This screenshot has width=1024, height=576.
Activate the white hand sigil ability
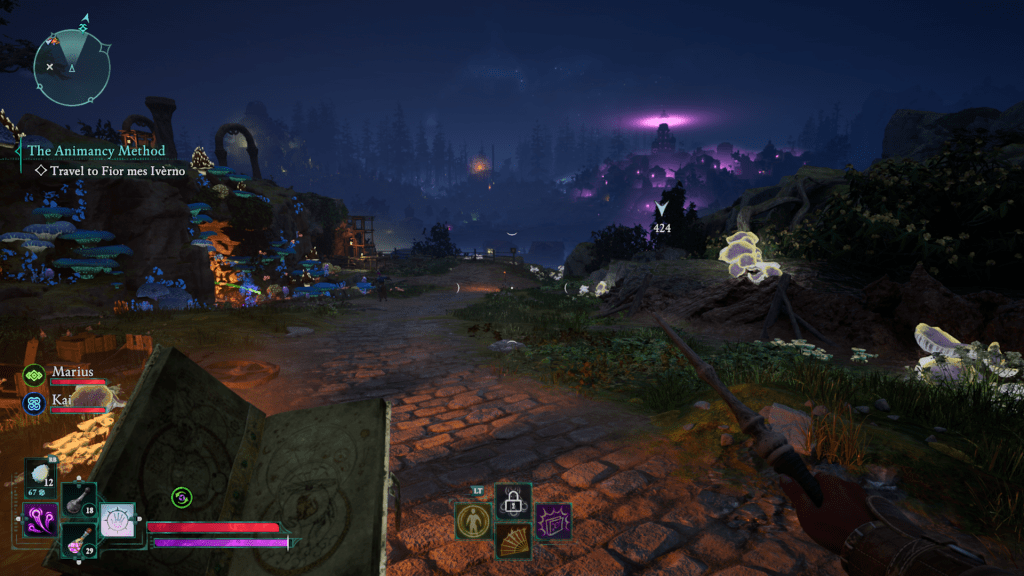[118, 520]
